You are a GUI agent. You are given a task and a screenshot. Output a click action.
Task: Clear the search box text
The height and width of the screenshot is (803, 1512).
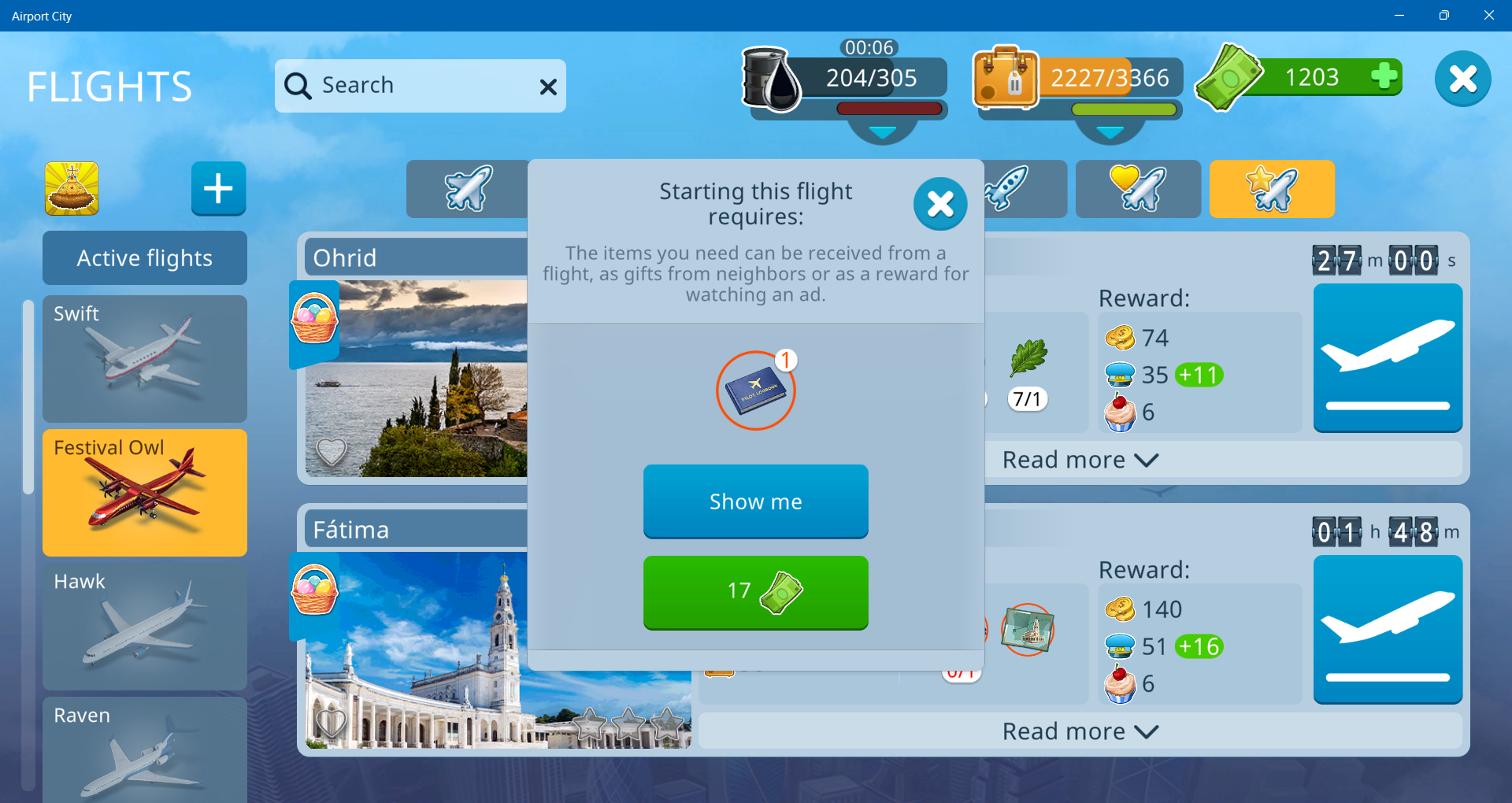pyautogui.click(x=548, y=87)
